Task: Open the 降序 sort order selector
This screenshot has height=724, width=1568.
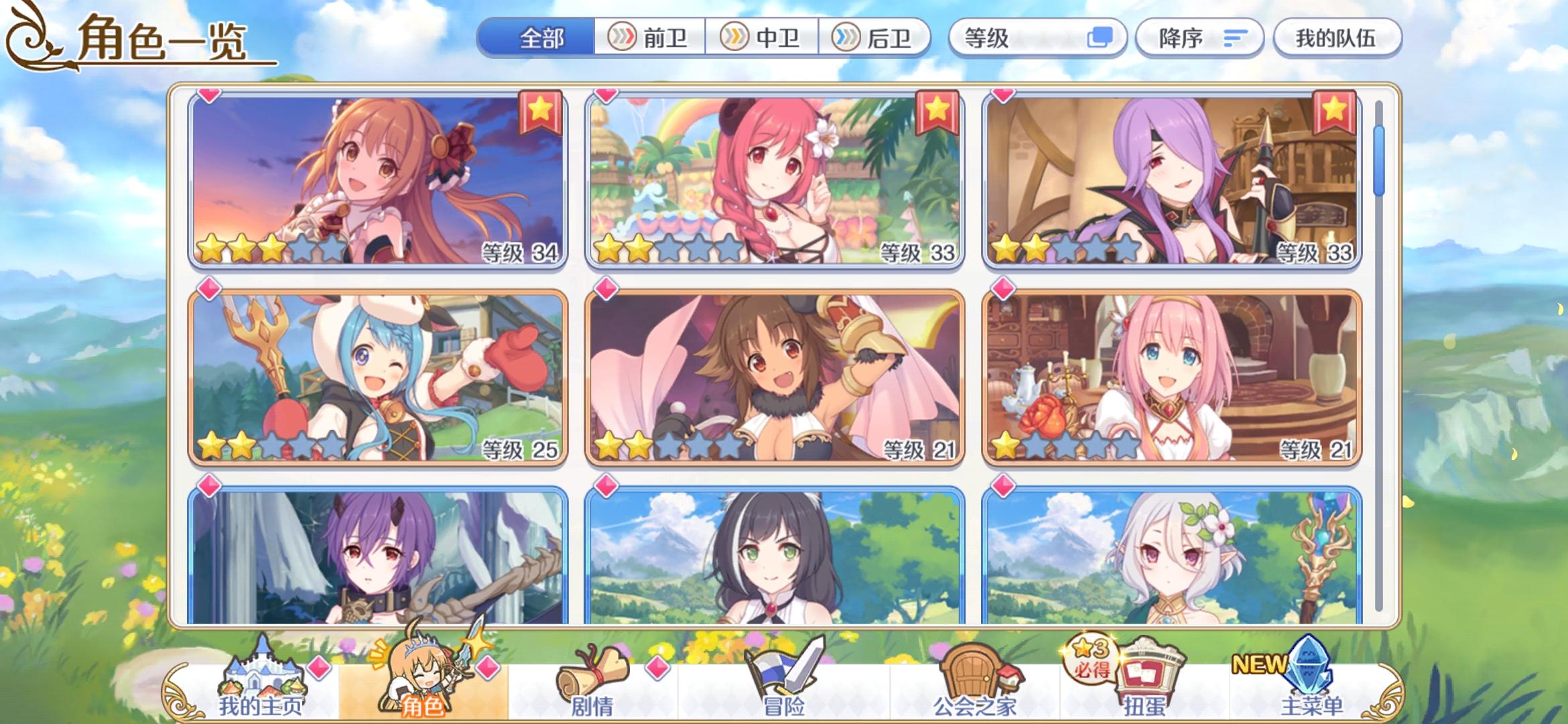Action: click(1199, 38)
